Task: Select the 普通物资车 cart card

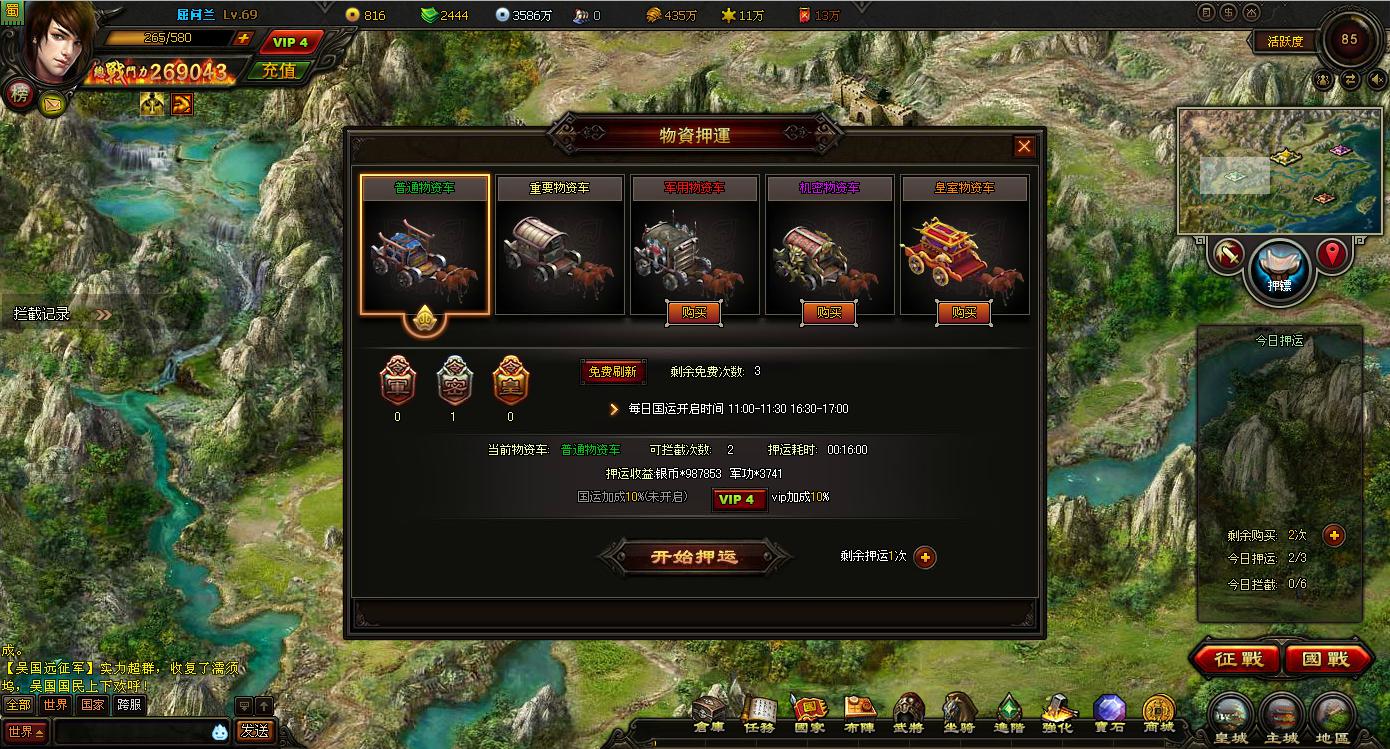Action: [x=425, y=245]
